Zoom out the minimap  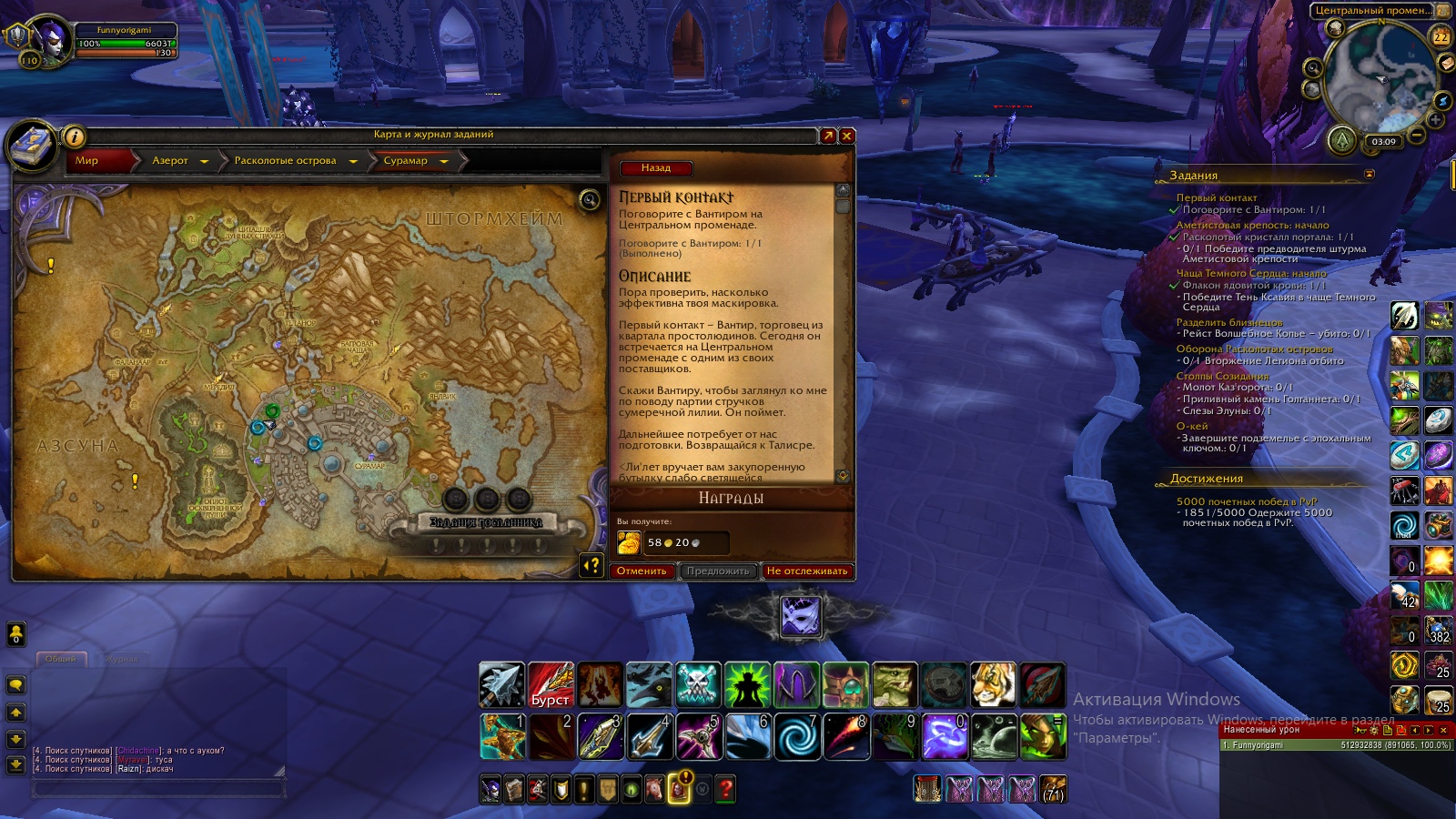coord(1417,136)
